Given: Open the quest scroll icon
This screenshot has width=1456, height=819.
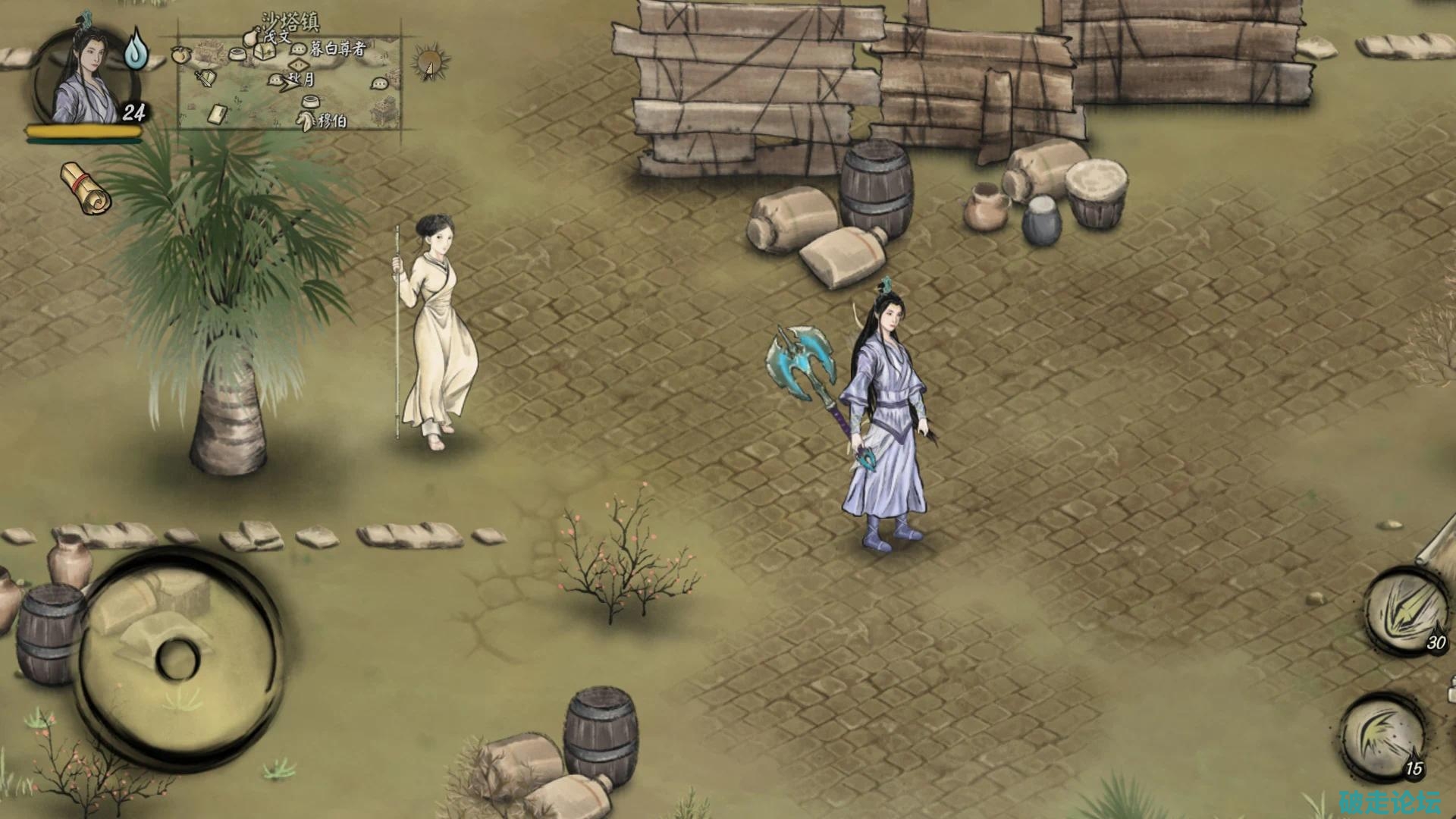Looking at the screenshot, I should 86,187.
